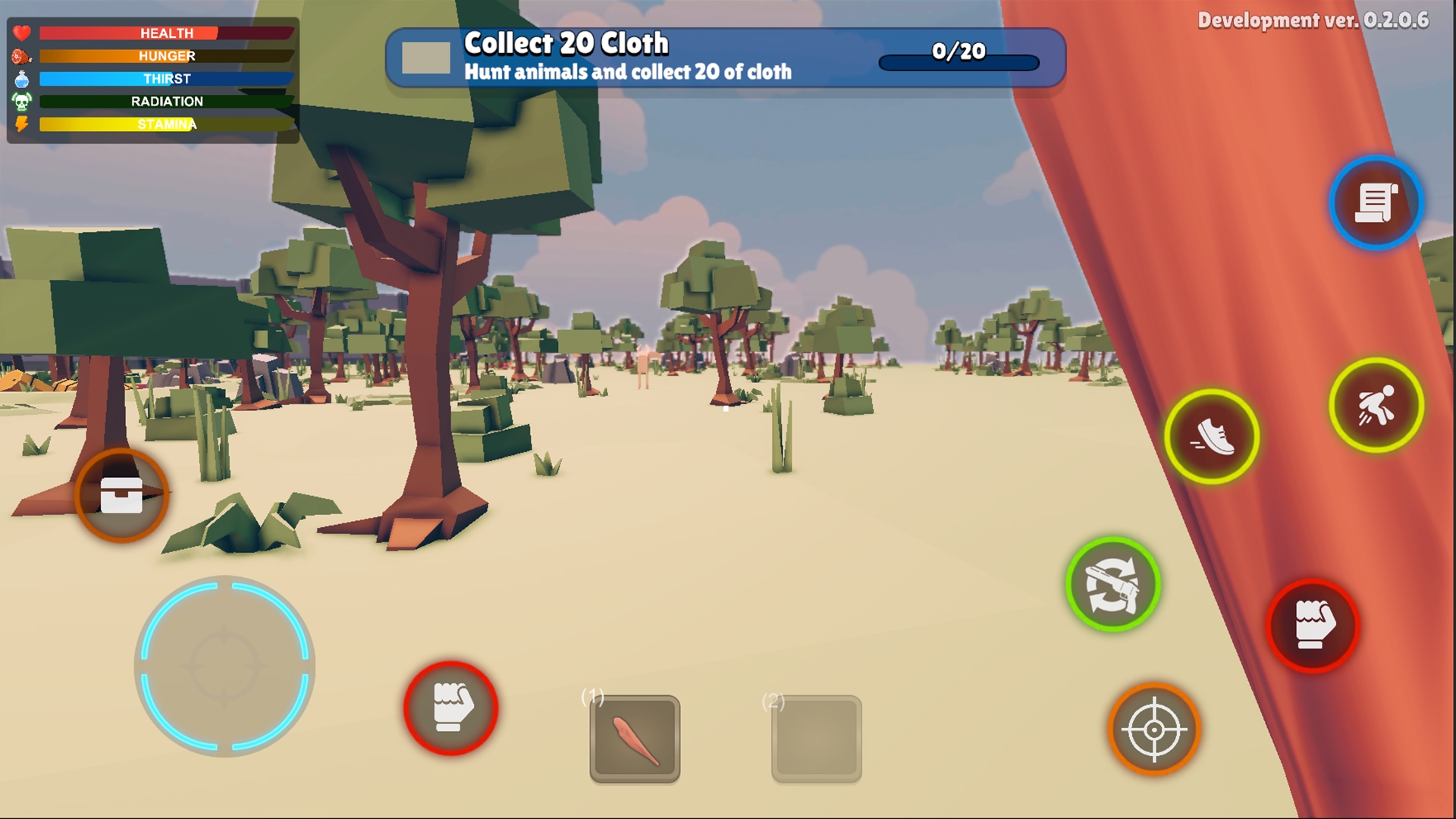Tap the quest text 'Hunt animals and collect 20 of cloth'

629,72
